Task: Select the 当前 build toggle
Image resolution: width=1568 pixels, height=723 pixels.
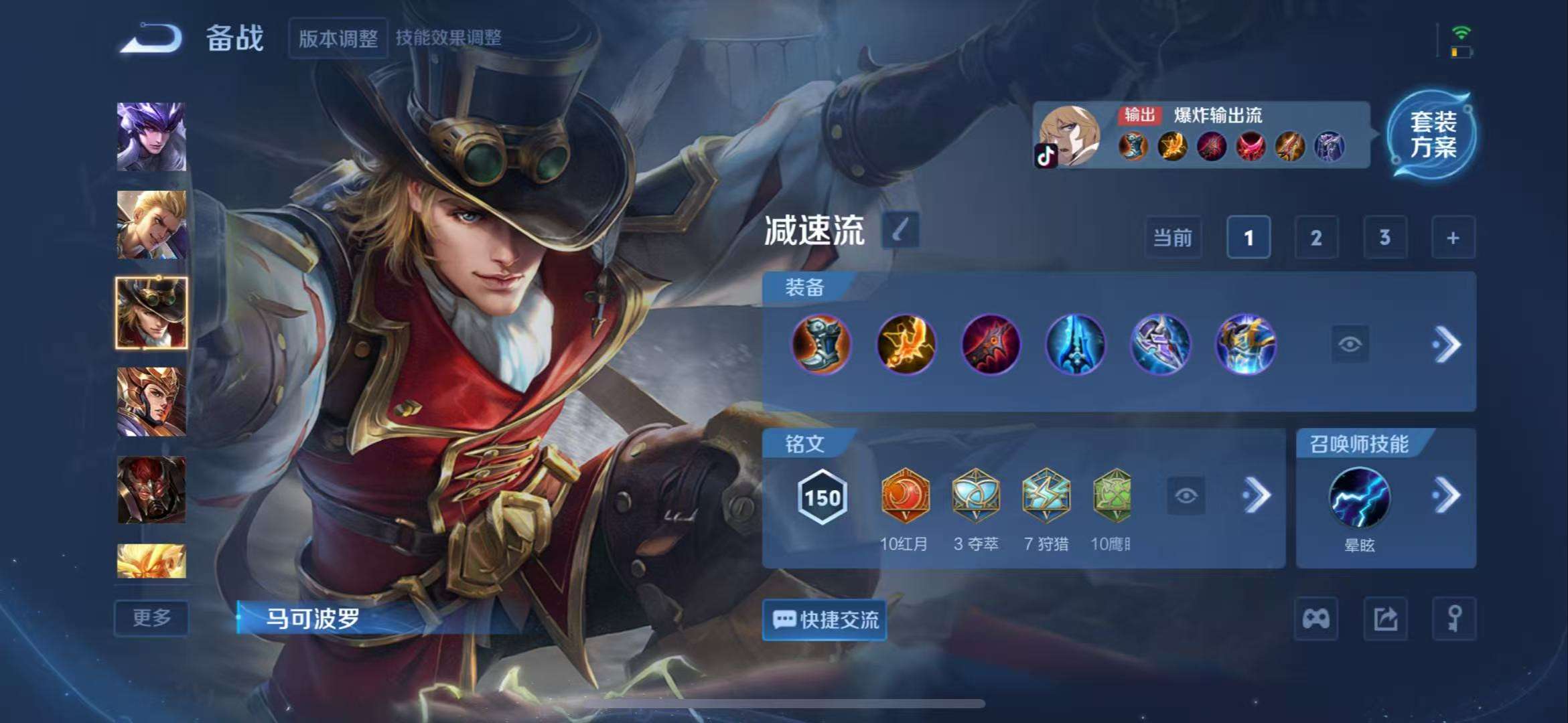Action: (1173, 238)
